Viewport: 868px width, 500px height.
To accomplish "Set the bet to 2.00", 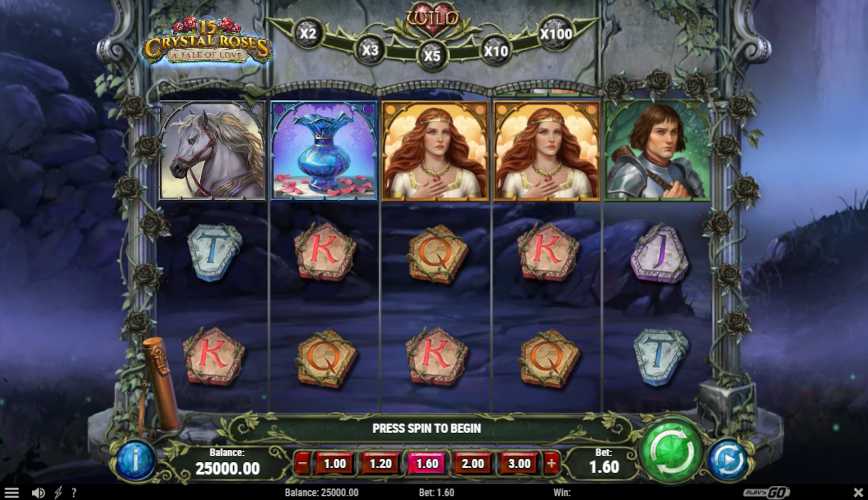I will (x=472, y=464).
